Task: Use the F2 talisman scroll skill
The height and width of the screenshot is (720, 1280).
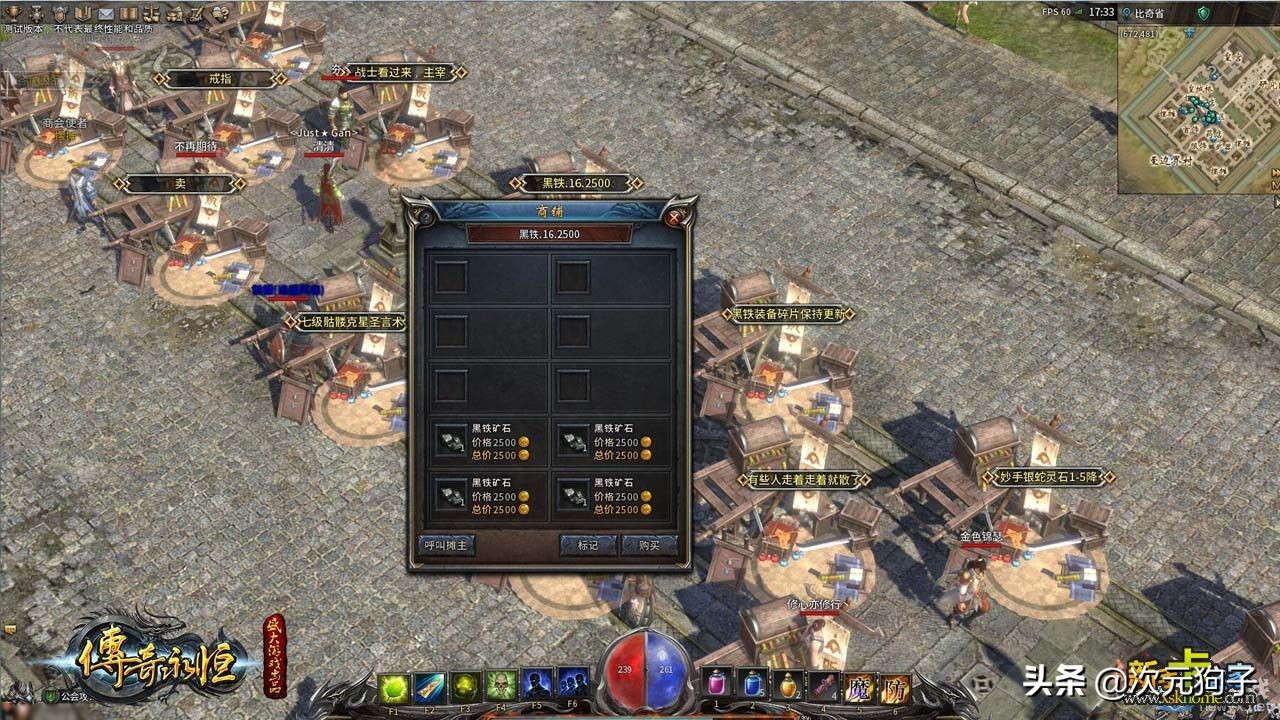Action: click(x=430, y=686)
